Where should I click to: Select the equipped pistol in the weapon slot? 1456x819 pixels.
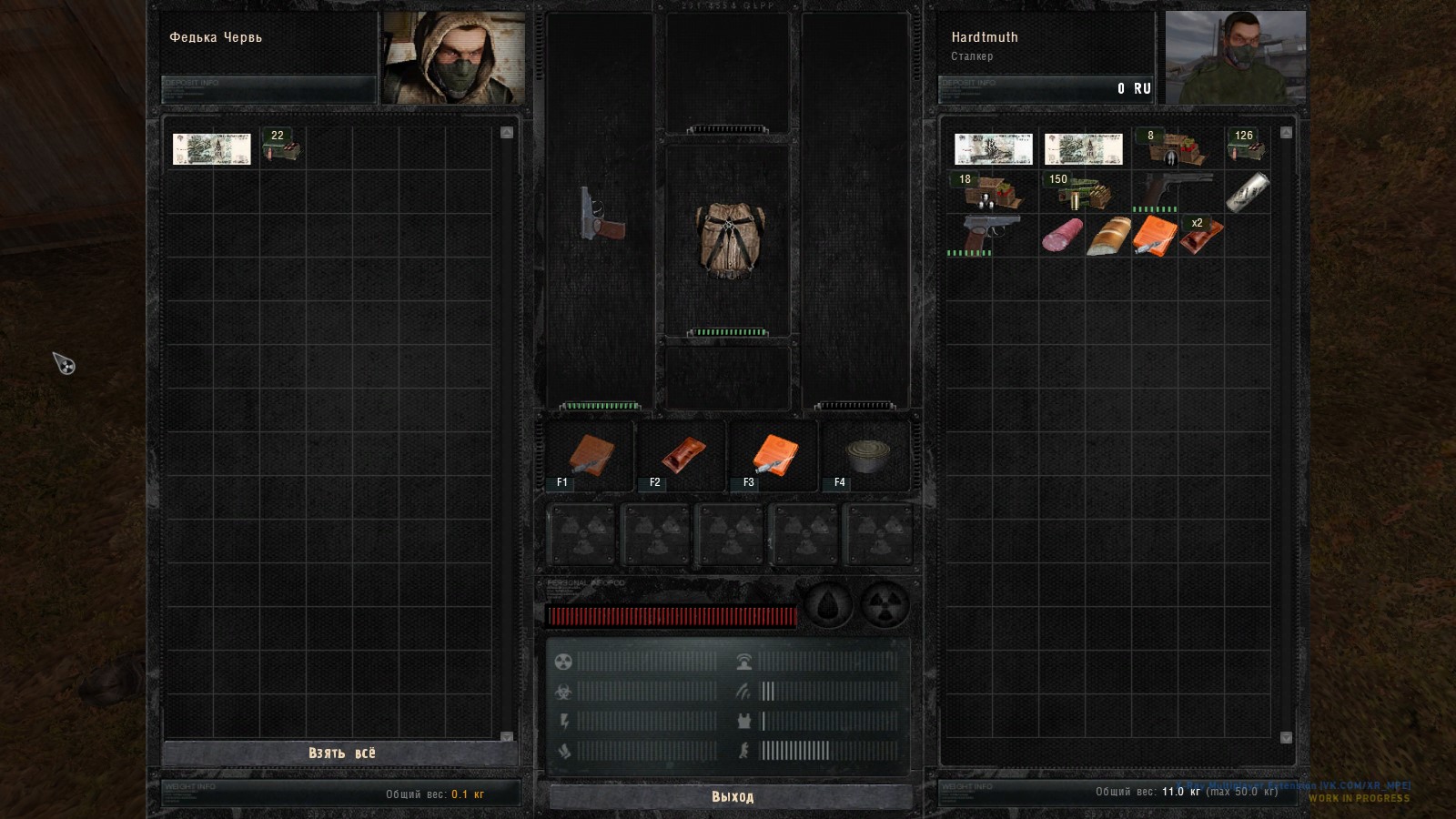point(602,215)
